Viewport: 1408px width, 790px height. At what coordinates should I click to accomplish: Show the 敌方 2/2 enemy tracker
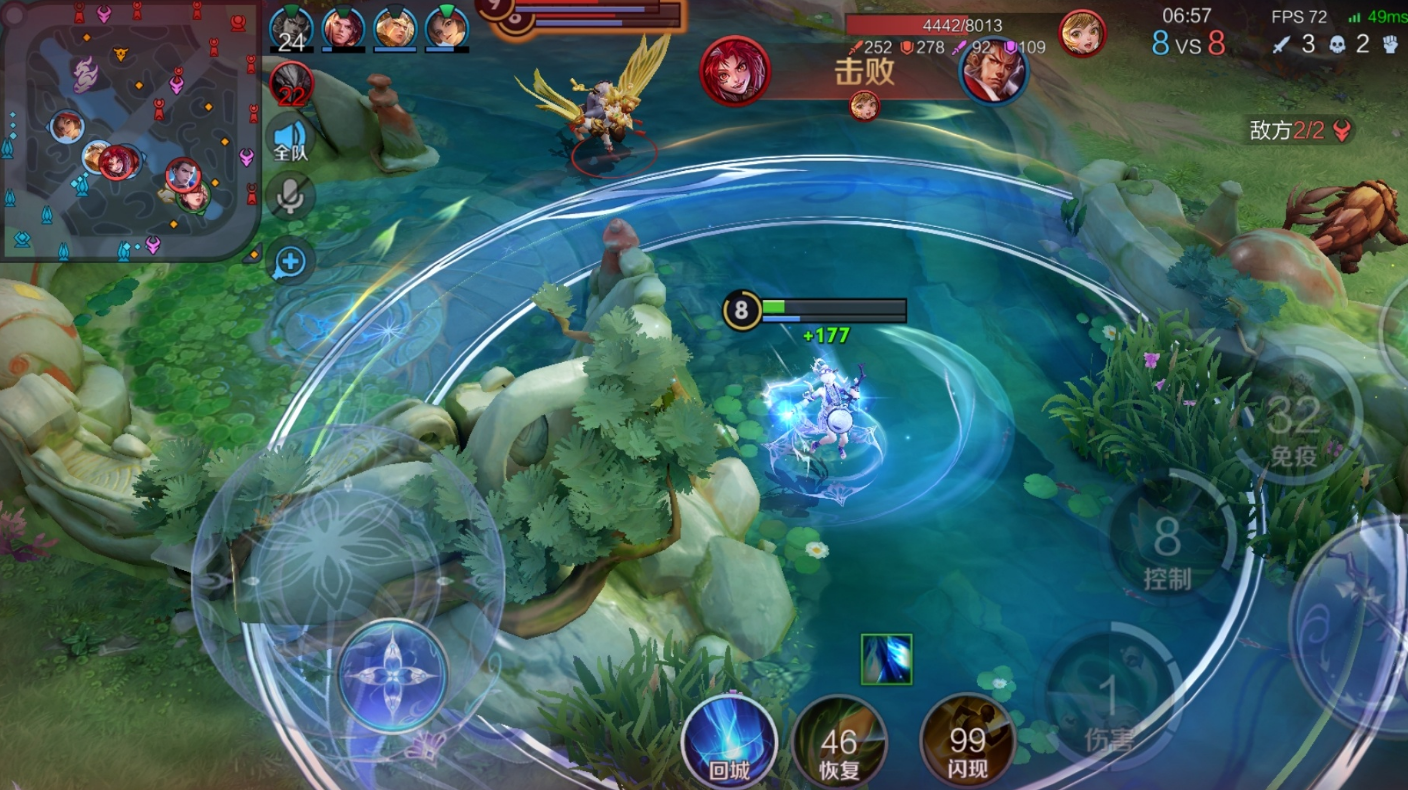click(x=1300, y=130)
